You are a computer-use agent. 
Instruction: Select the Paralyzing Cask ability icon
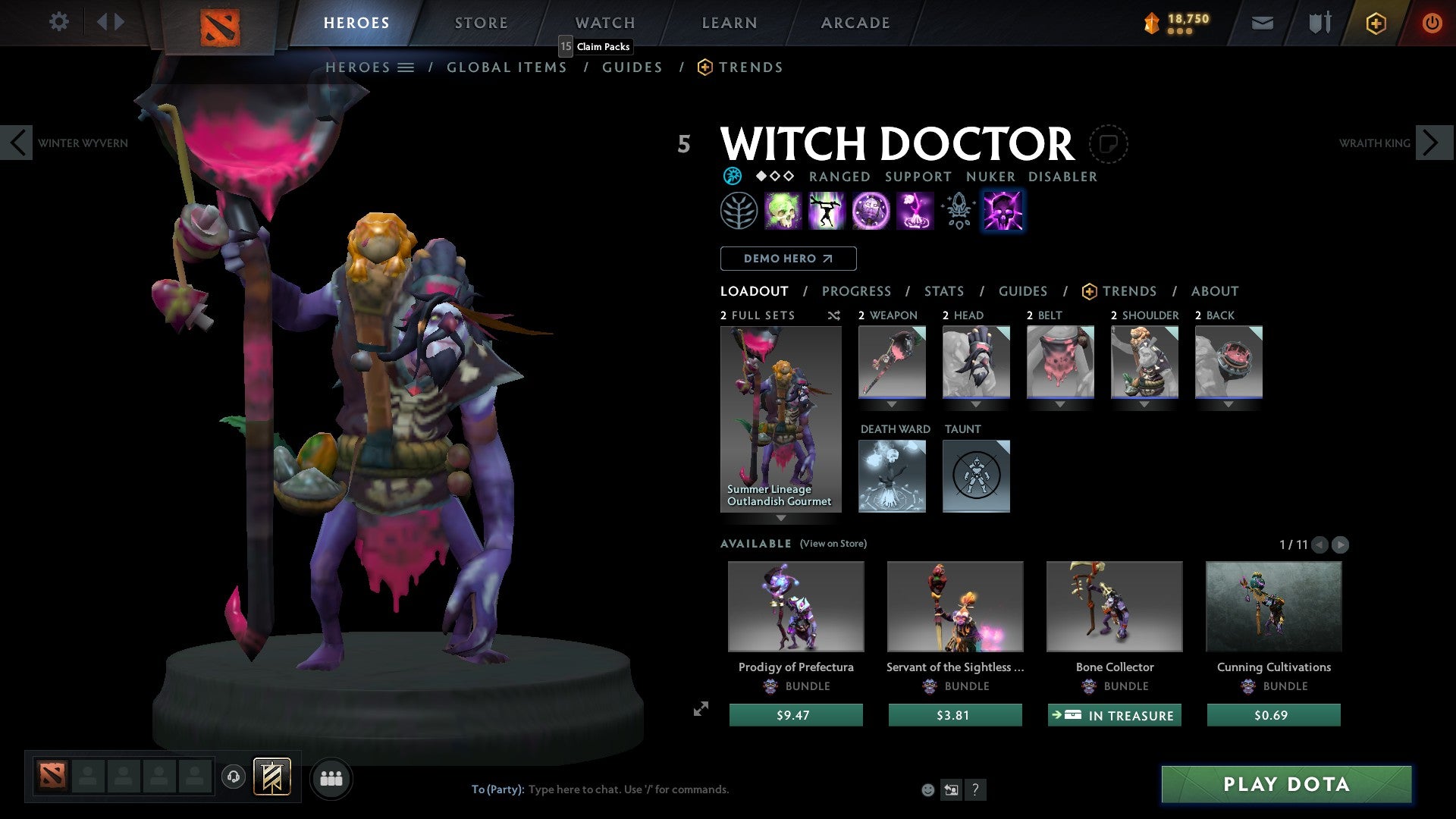(x=784, y=211)
